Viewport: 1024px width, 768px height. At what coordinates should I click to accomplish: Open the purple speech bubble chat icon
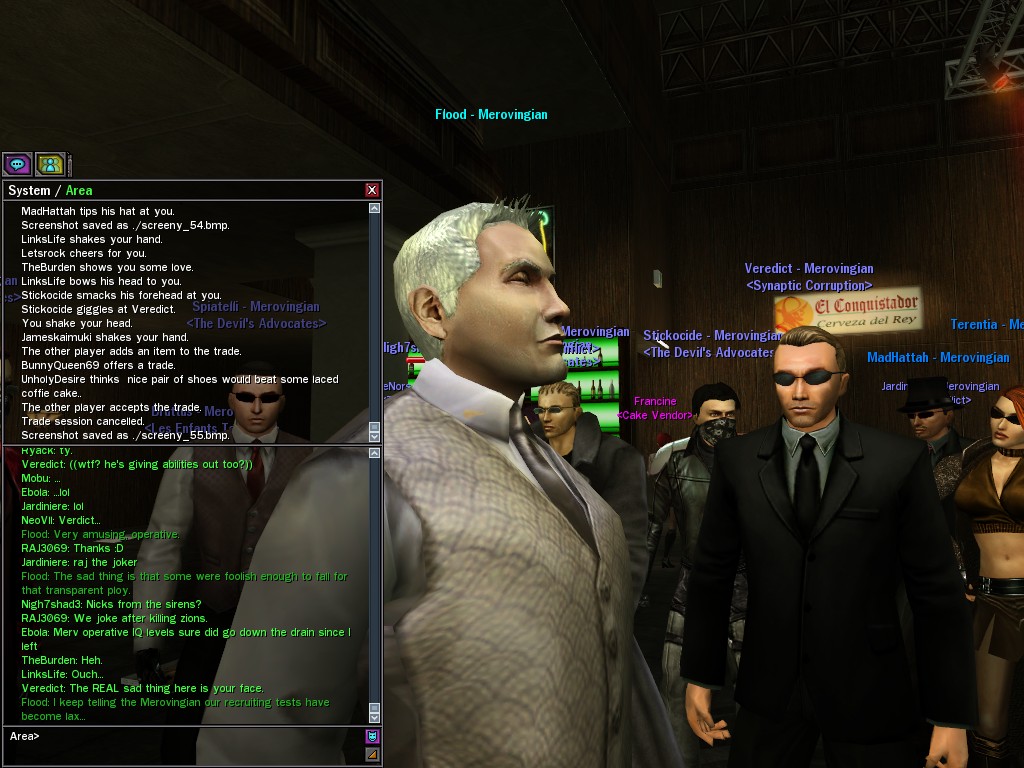(x=17, y=164)
